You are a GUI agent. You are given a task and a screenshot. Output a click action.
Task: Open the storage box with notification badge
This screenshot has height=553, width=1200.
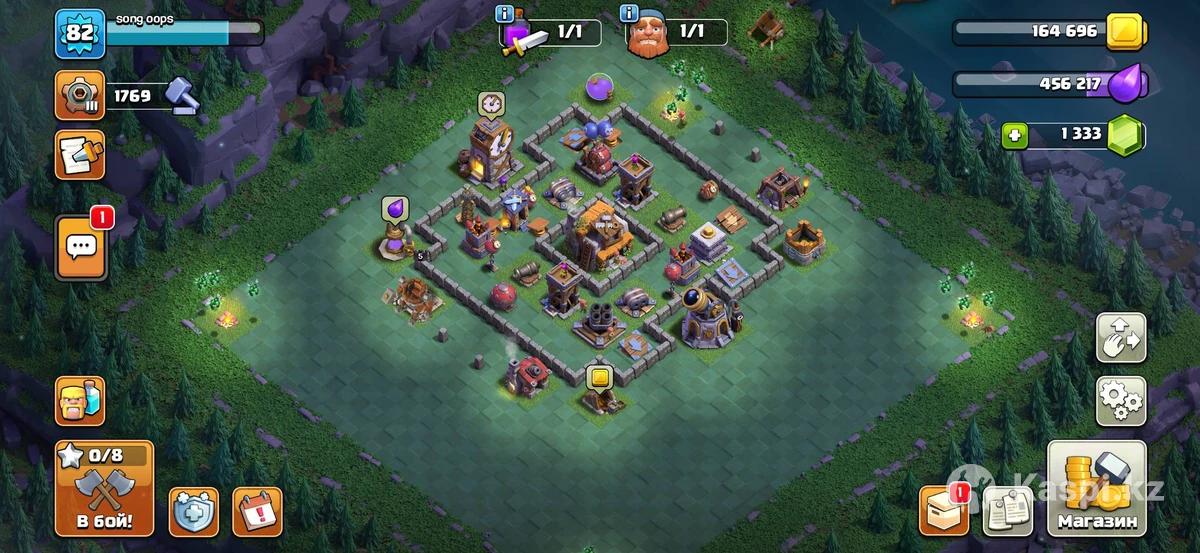coord(944,510)
